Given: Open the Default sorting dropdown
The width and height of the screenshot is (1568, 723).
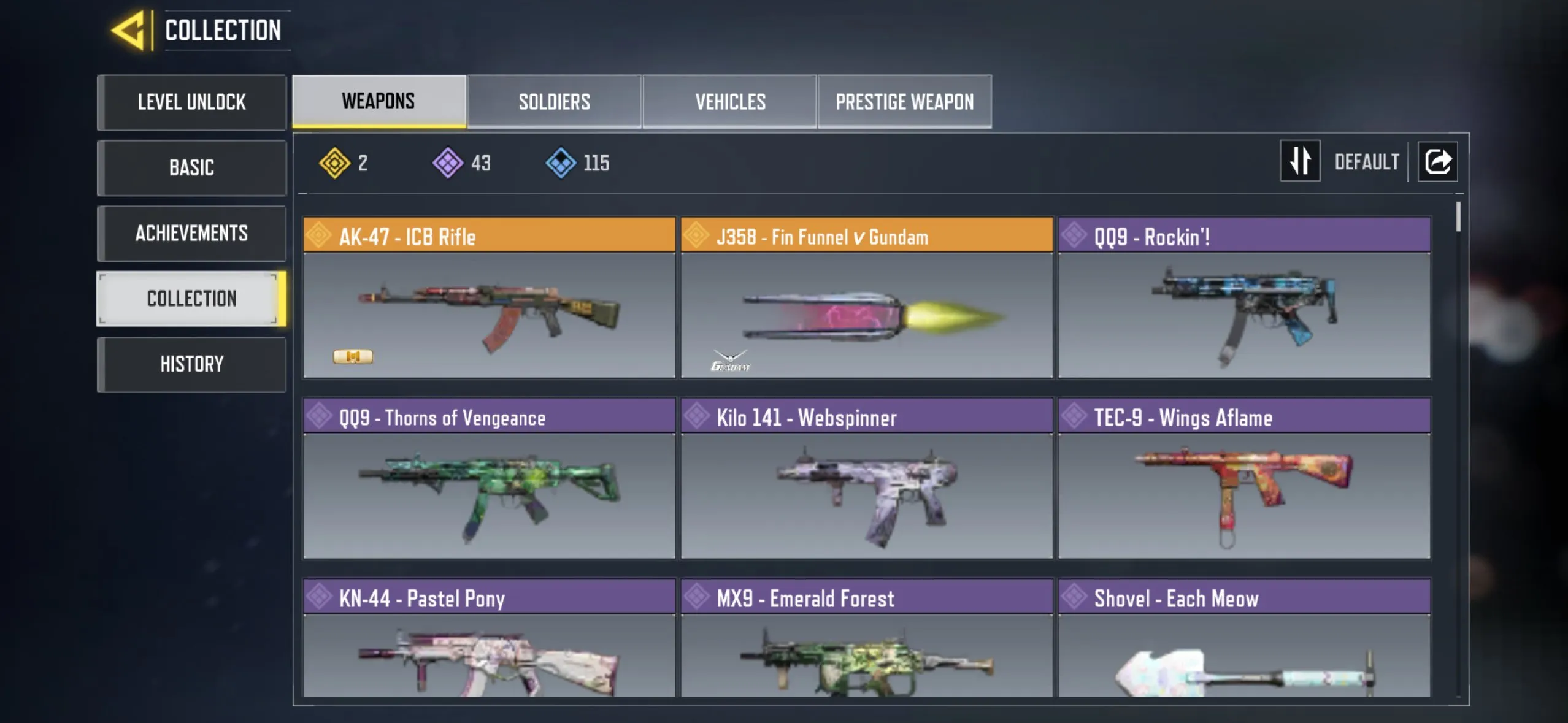Looking at the screenshot, I should click(x=1367, y=161).
